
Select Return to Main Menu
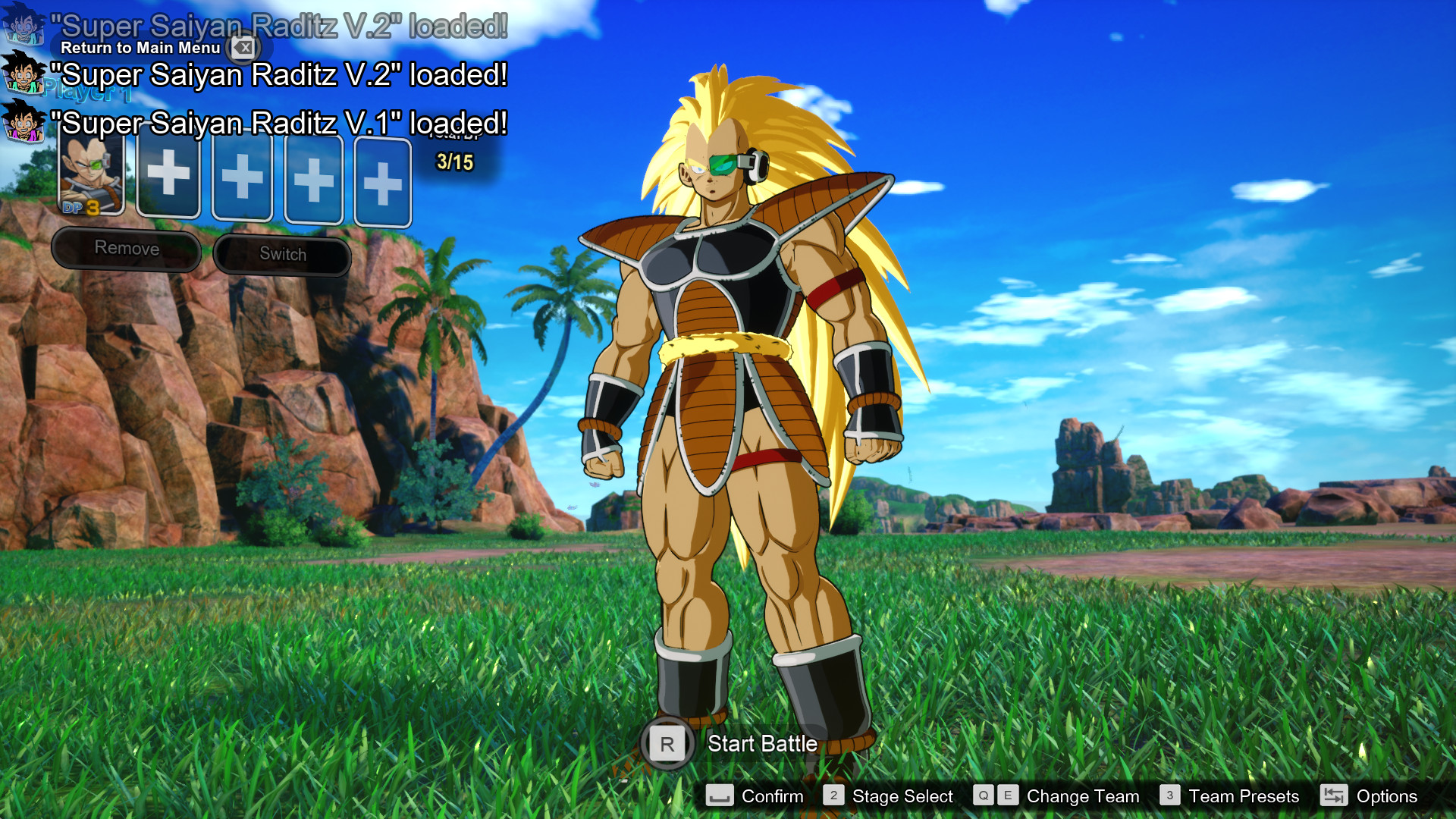[x=141, y=47]
